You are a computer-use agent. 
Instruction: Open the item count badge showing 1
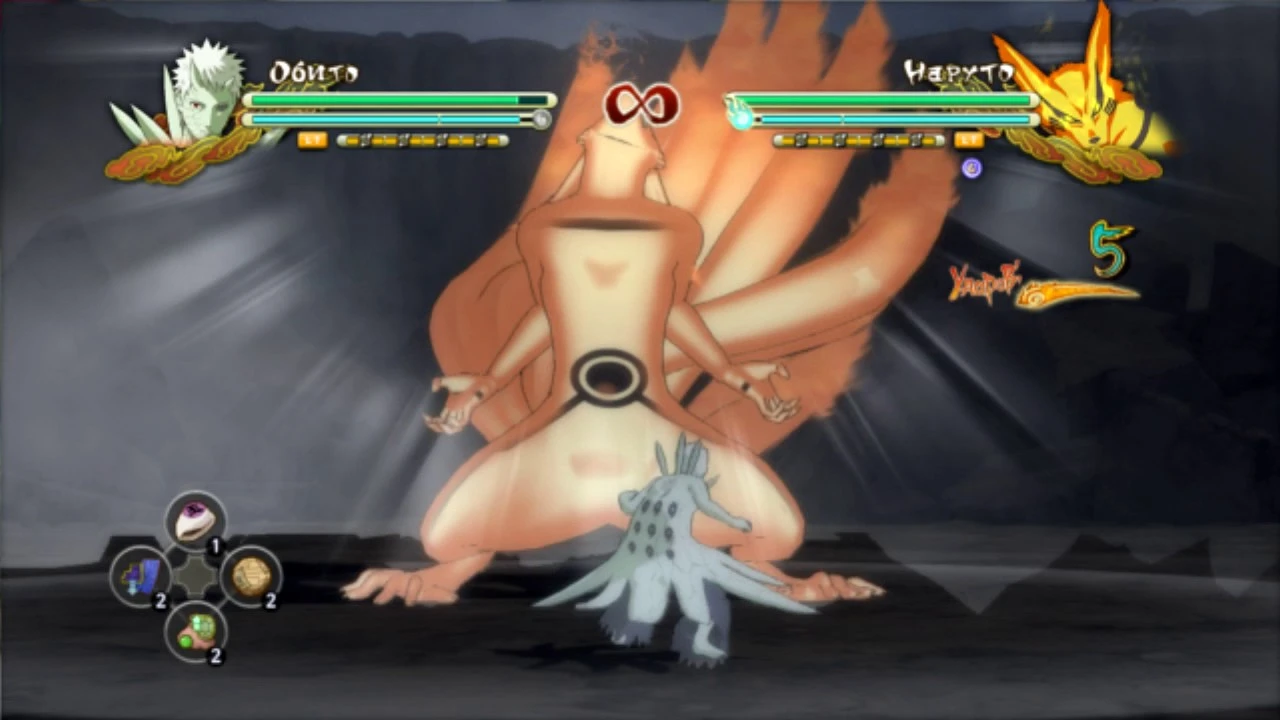[x=215, y=547]
